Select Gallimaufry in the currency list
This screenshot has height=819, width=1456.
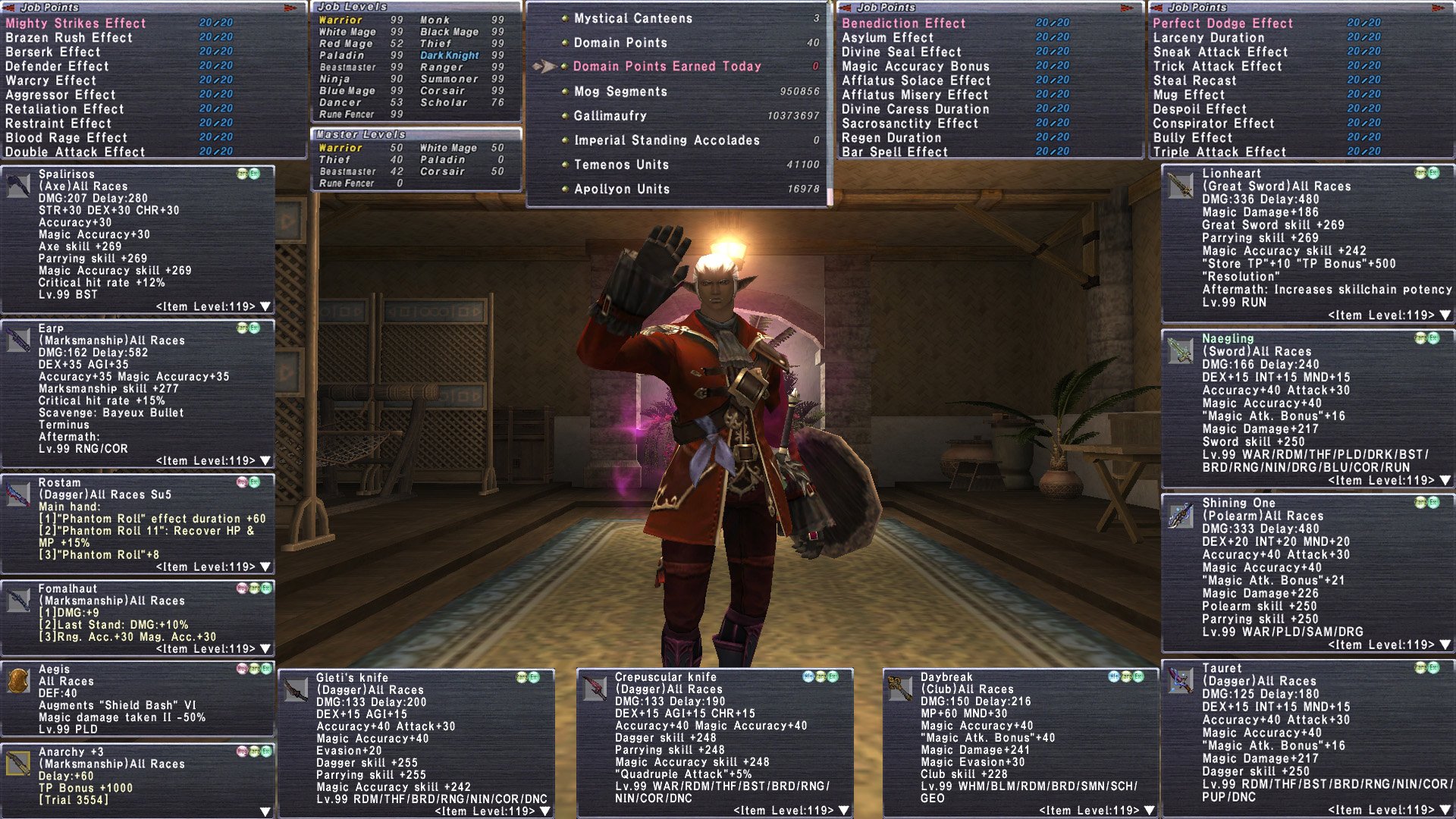coord(610,116)
